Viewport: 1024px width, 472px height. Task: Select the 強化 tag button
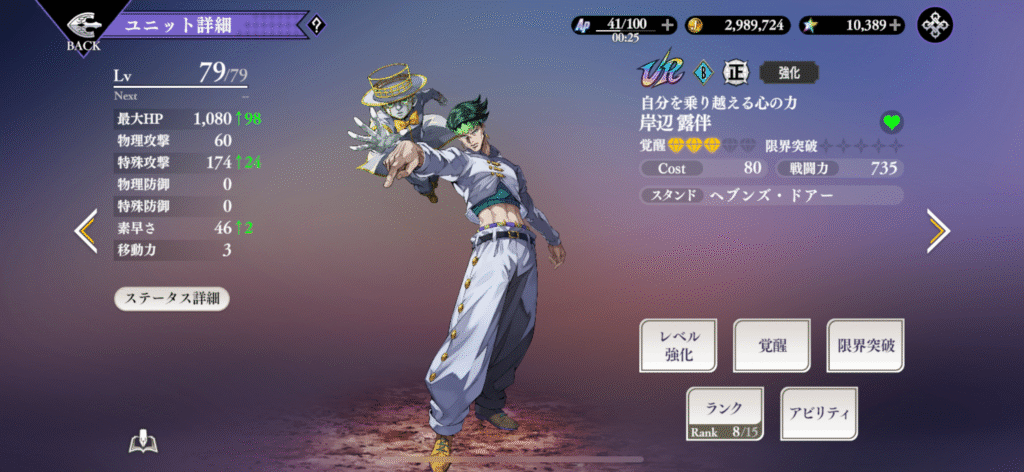[x=783, y=72]
